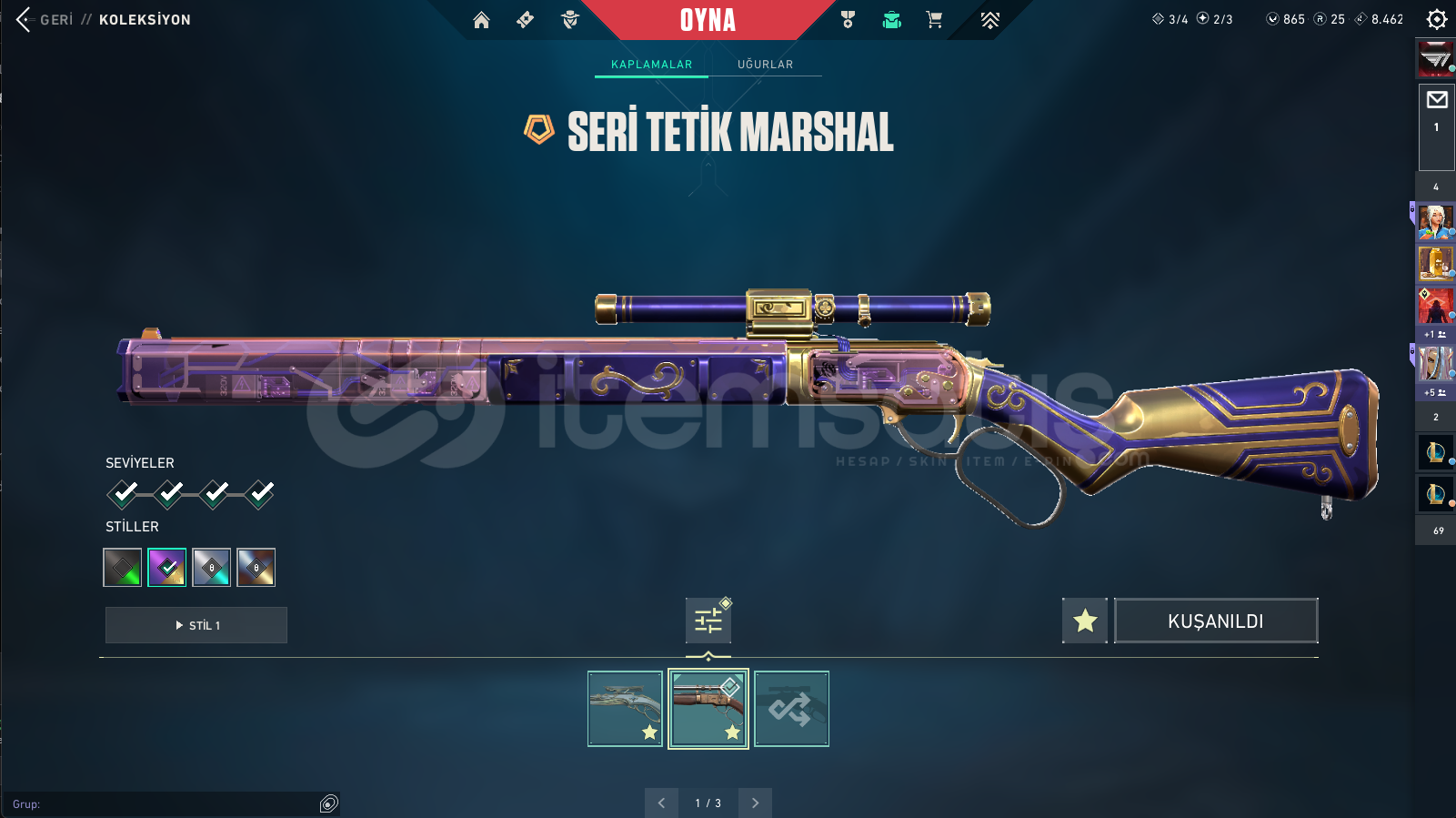Select the purple style variant swatch
1456x818 pixels.
click(167, 568)
